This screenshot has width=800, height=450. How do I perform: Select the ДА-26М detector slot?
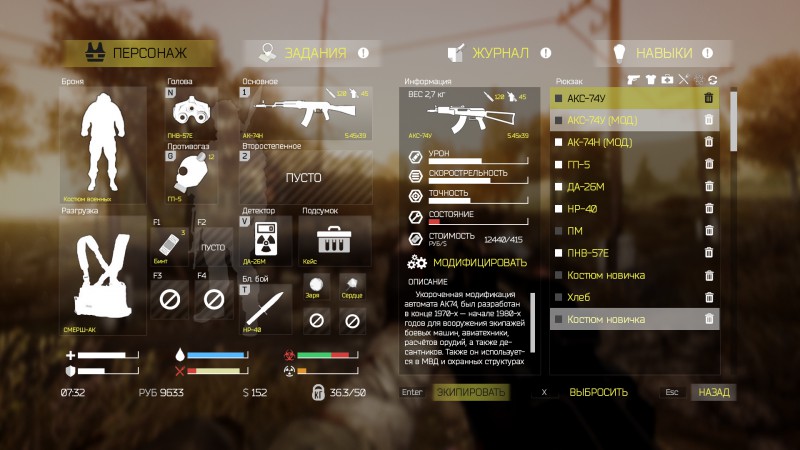(265, 242)
